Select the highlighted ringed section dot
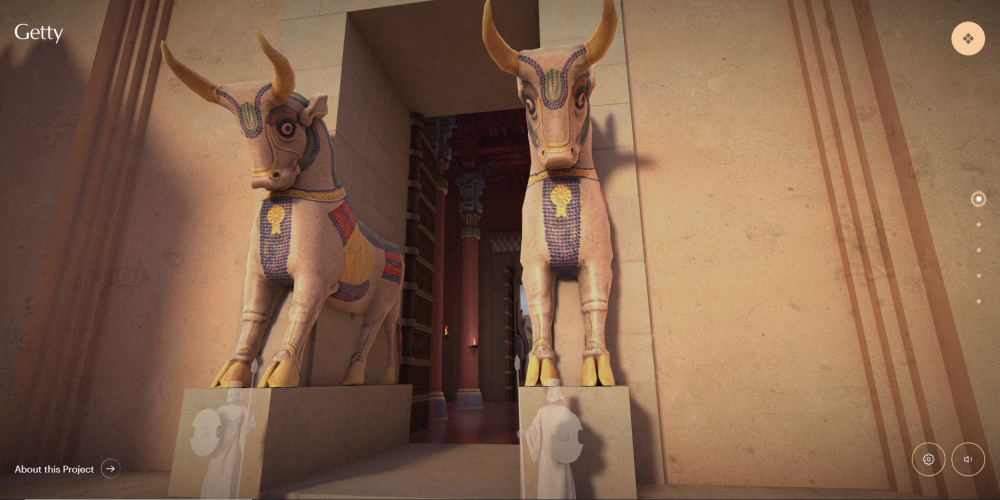This screenshot has width=1000, height=500. (978, 199)
